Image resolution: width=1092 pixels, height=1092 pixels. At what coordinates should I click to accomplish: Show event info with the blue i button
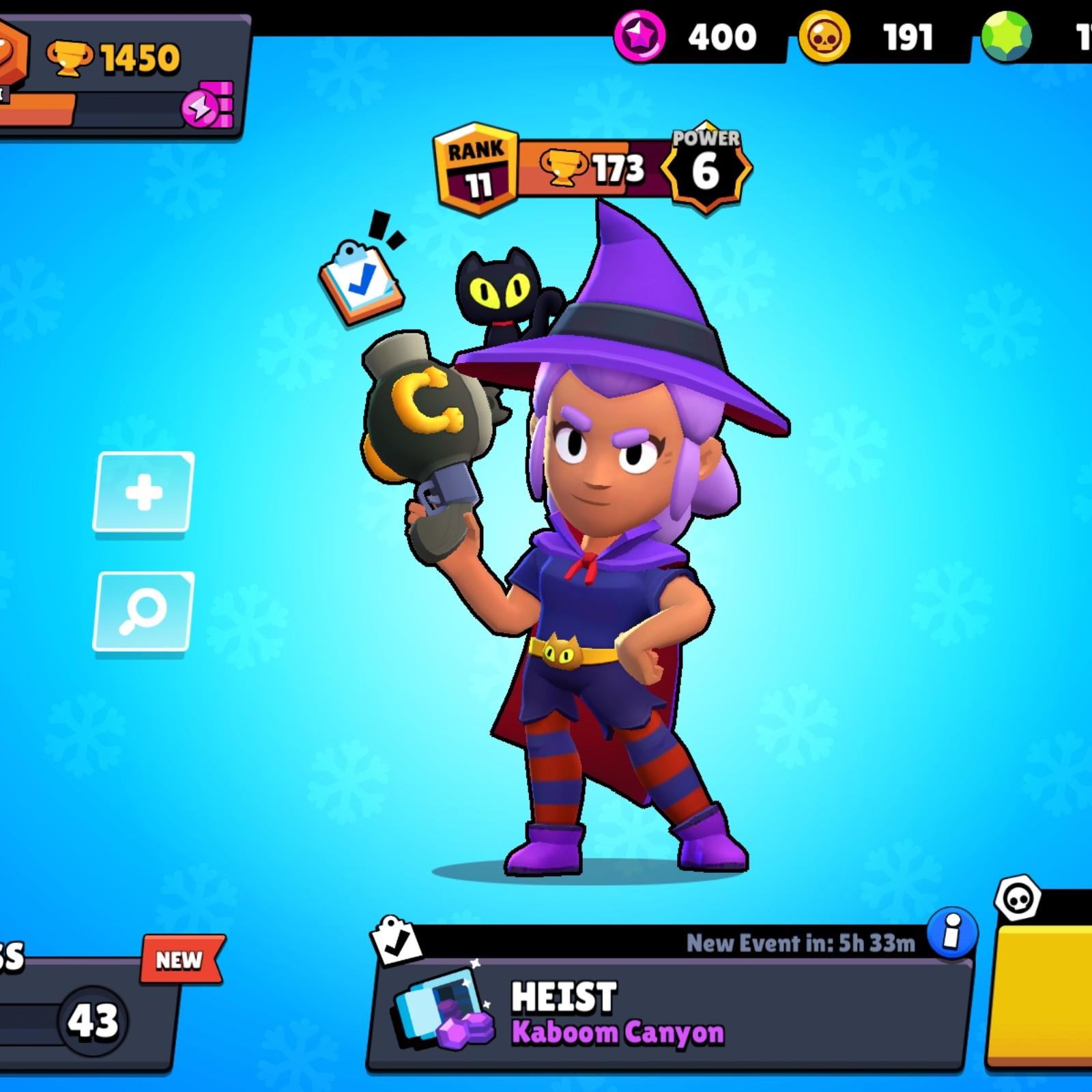pos(951,932)
